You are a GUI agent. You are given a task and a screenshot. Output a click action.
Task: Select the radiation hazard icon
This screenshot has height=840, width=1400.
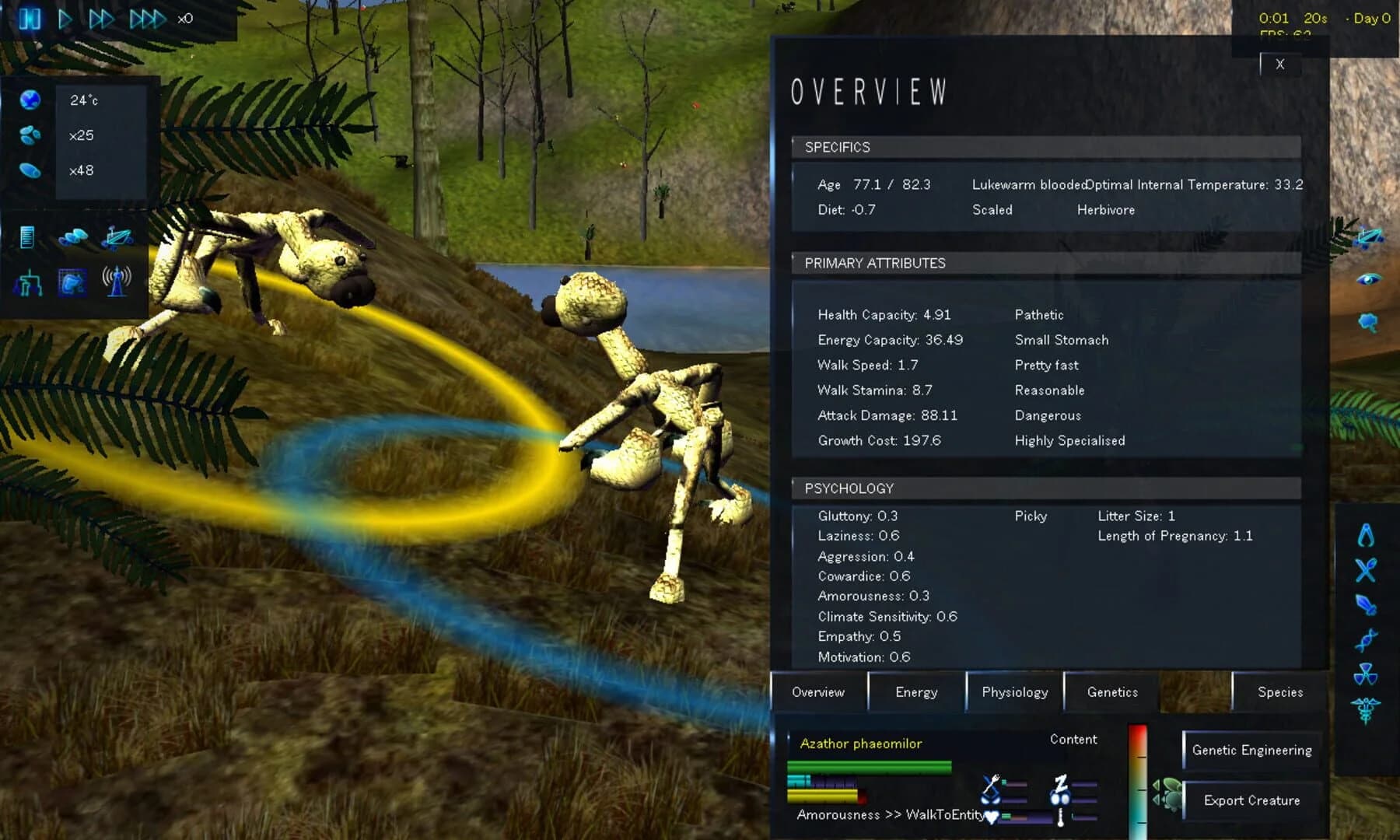coord(1365,674)
